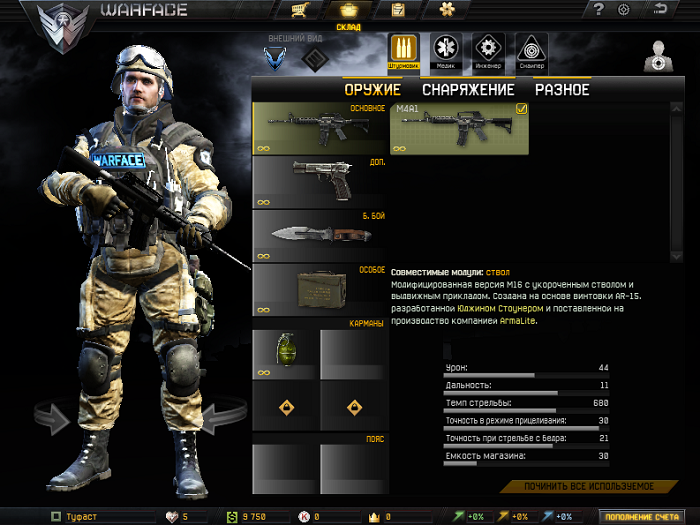Open the help question mark
This screenshot has height=525, width=700.
coord(598,10)
